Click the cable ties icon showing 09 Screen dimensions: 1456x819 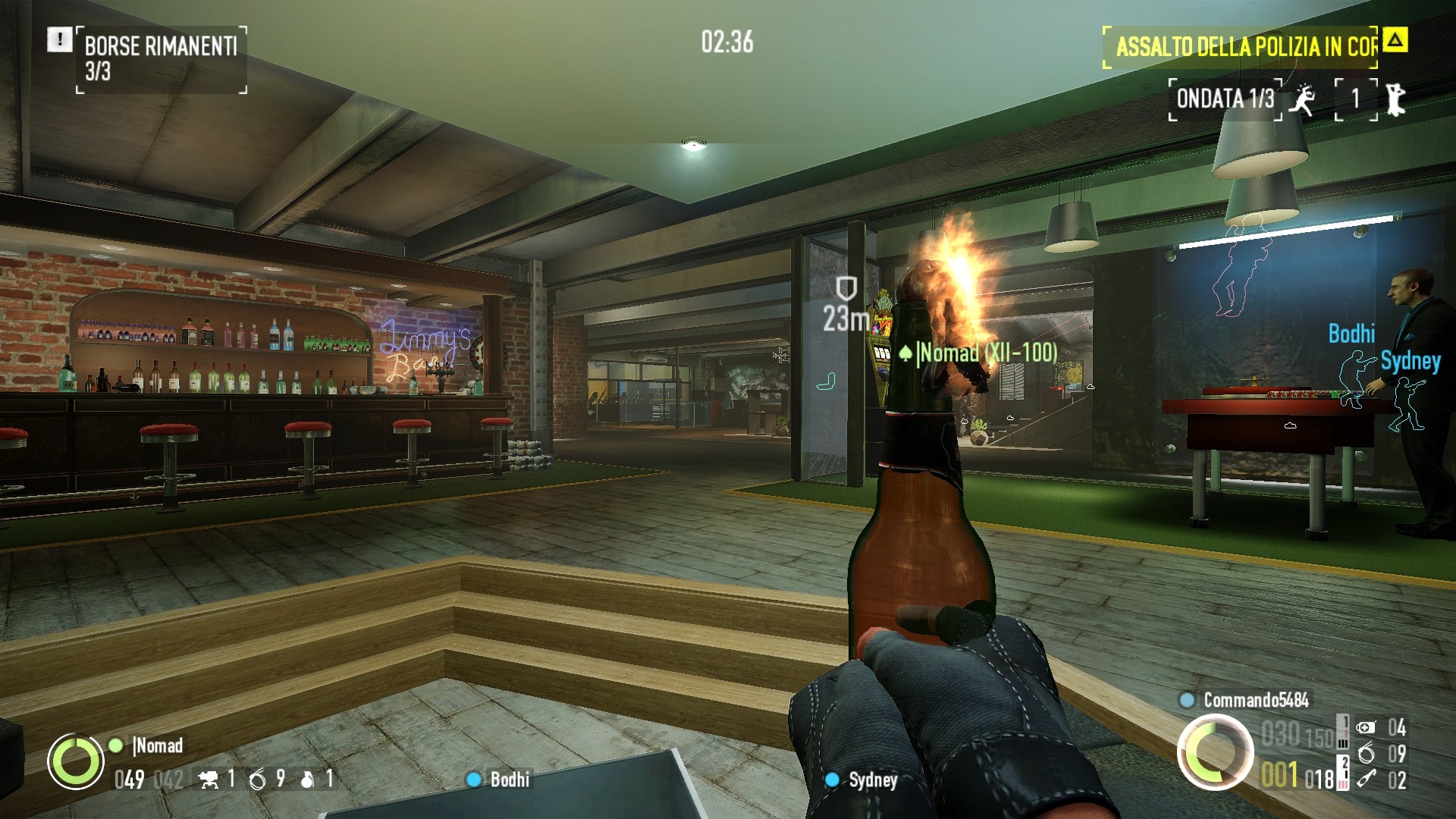click(x=1366, y=753)
